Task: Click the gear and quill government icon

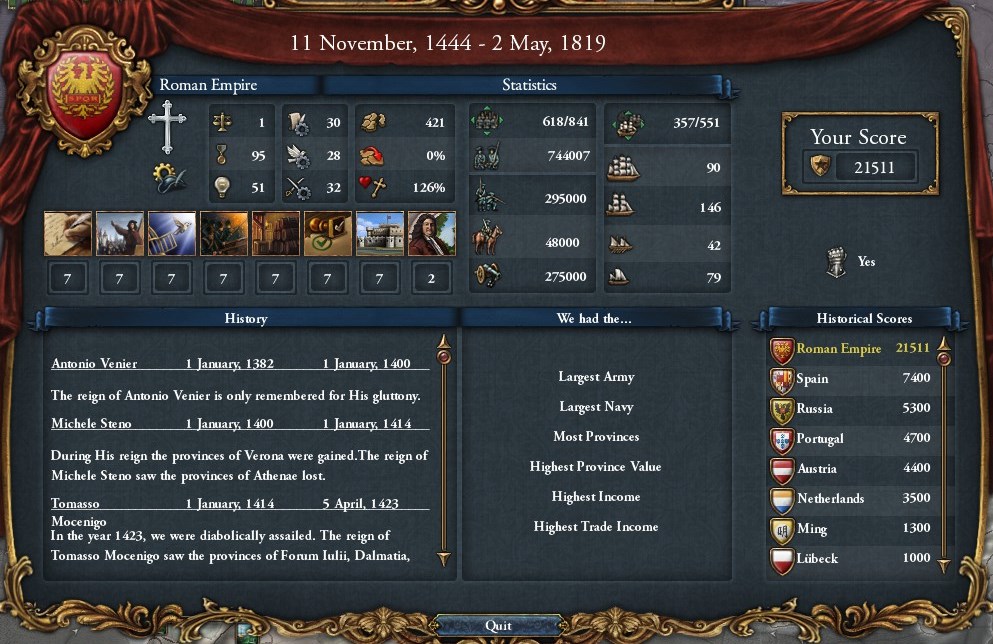Action: point(169,178)
